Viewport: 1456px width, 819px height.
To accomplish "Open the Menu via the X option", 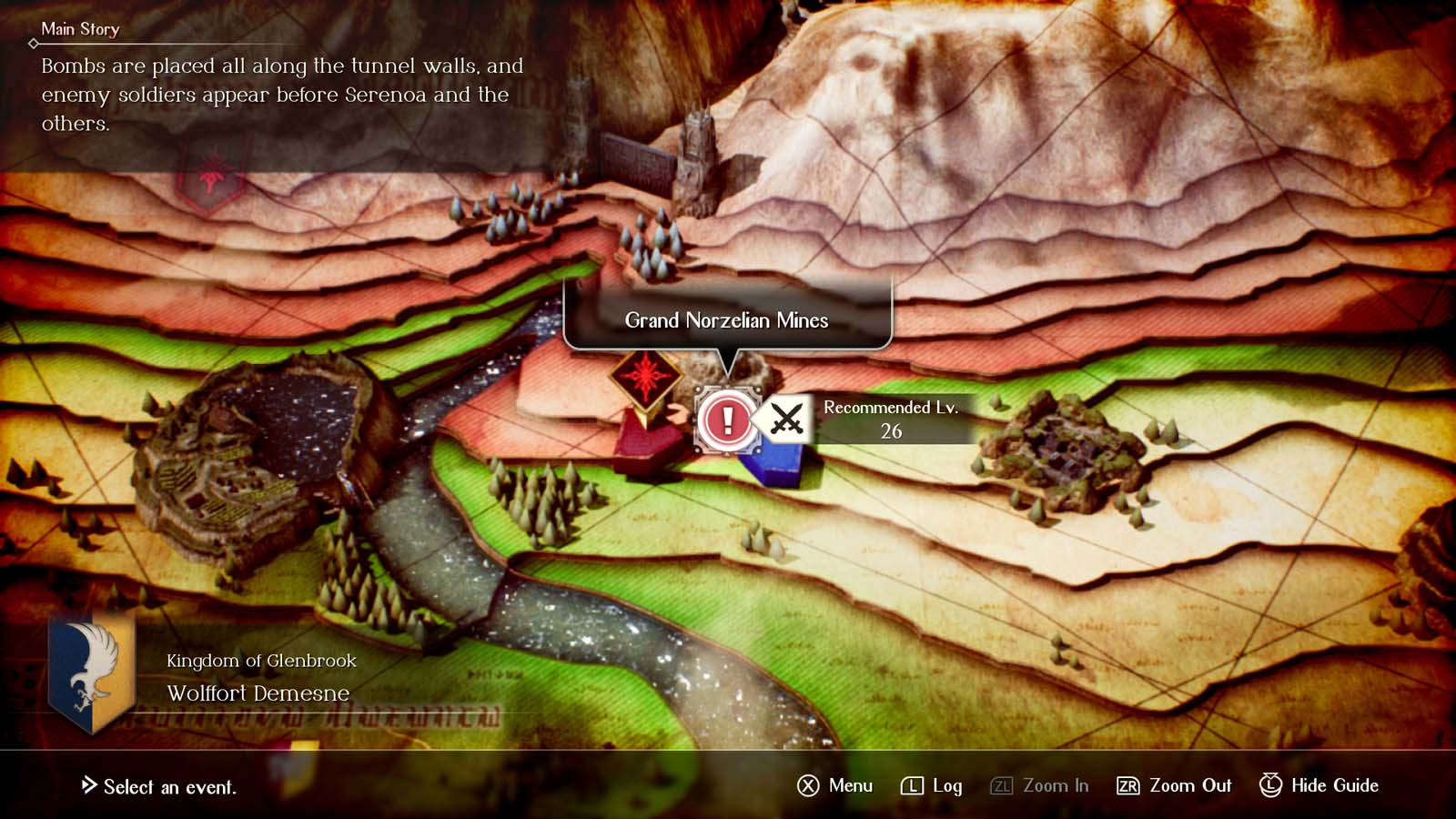I will coord(837,785).
